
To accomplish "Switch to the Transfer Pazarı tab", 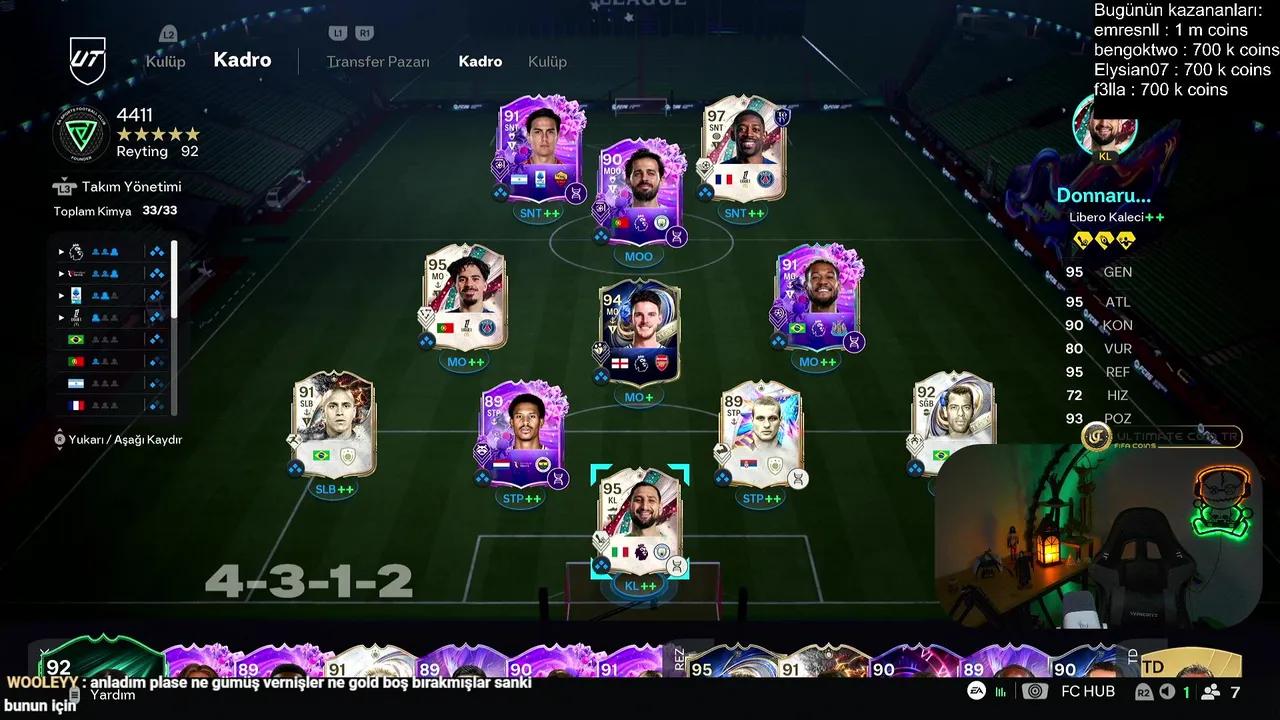I will [377, 61].
